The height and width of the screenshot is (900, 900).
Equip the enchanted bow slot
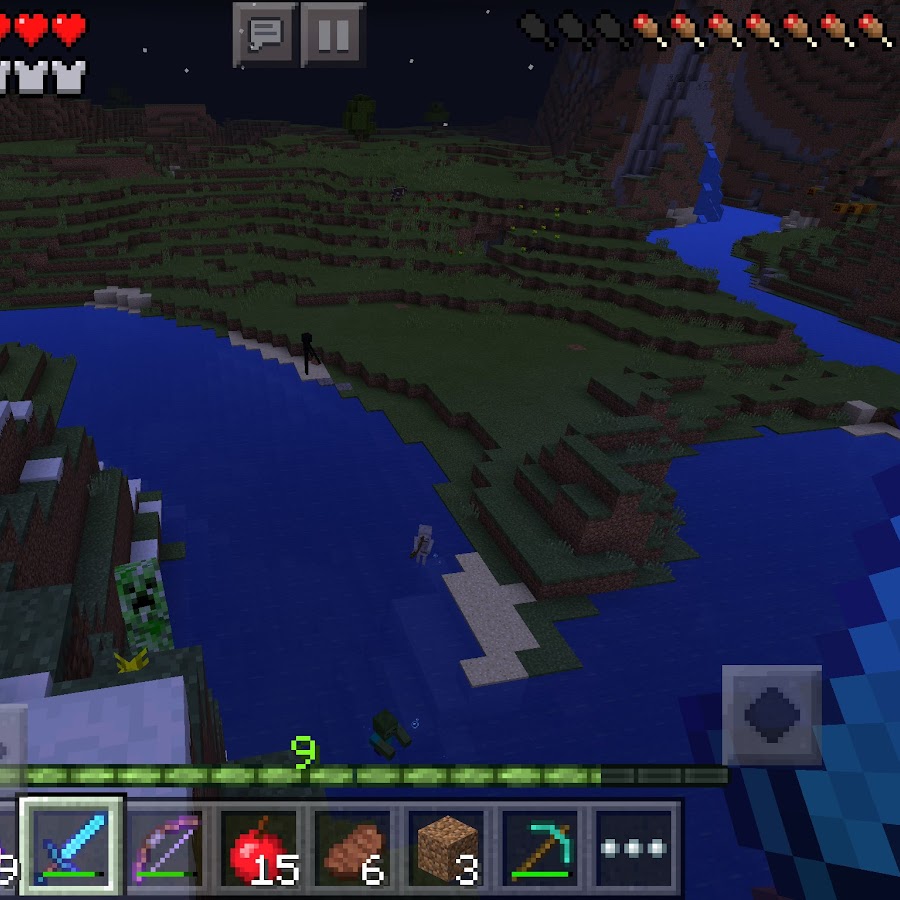point(165,846)
